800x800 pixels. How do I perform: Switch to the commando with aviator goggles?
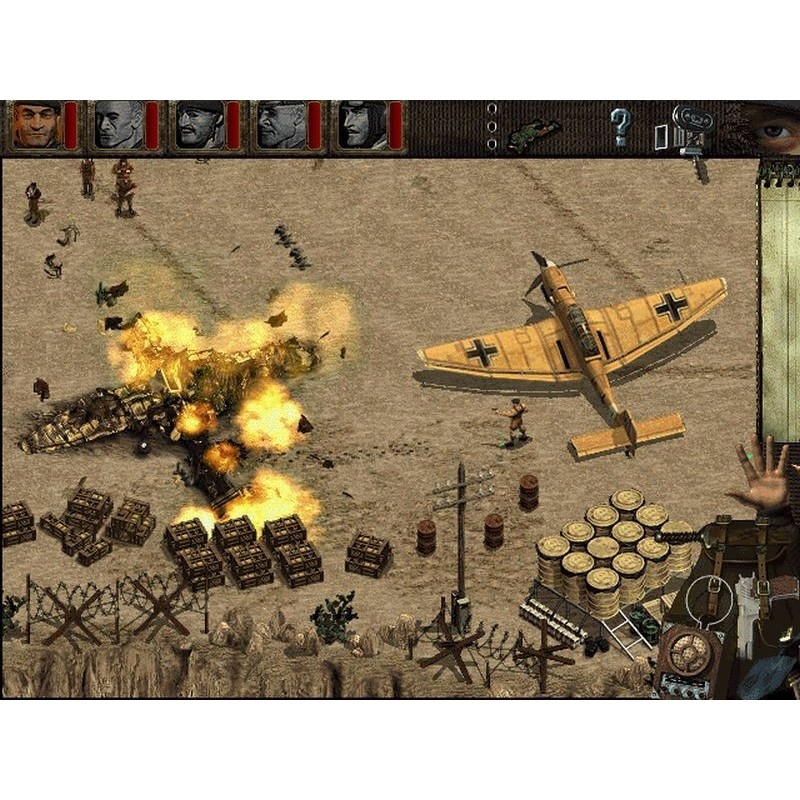point(361,125)
